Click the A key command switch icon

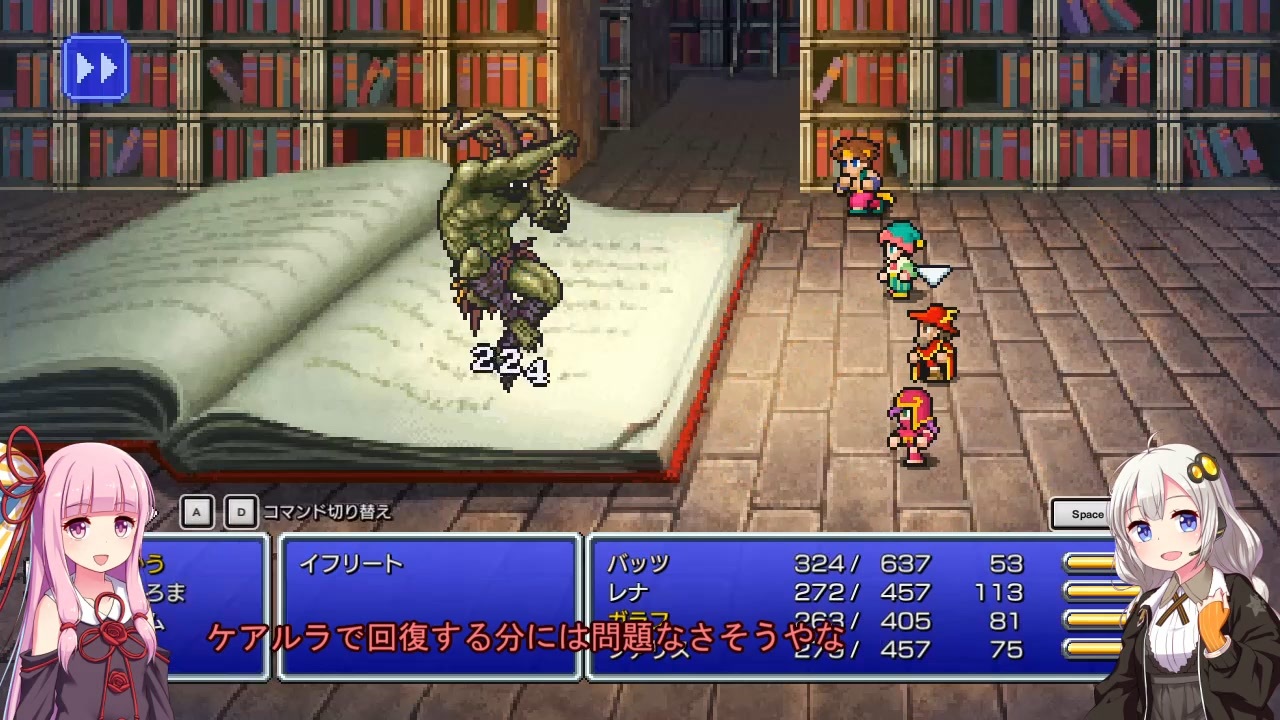pos(196,512)
